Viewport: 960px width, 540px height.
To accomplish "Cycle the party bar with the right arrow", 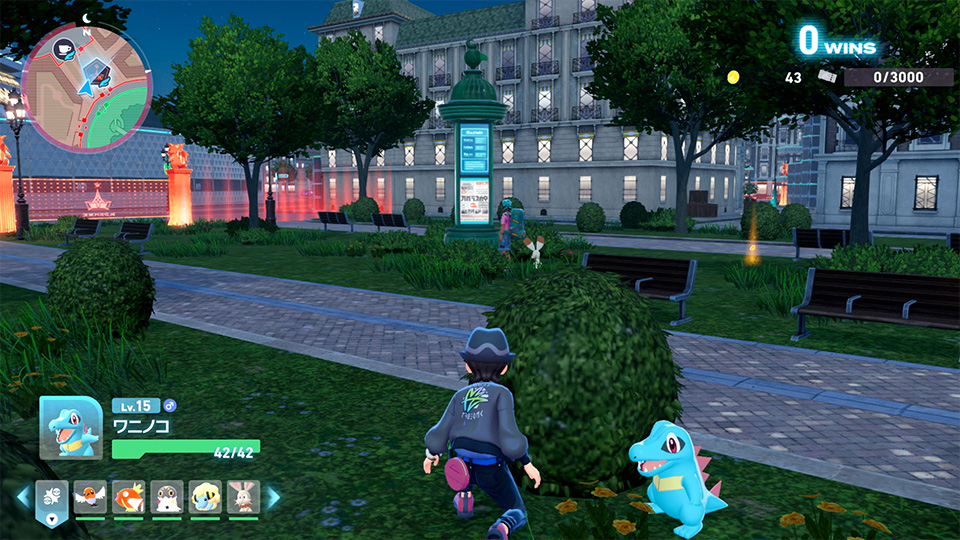I will (272, 497).
